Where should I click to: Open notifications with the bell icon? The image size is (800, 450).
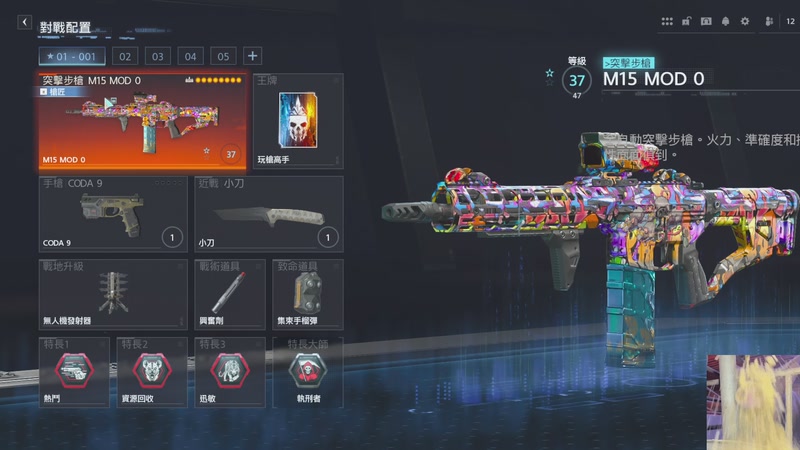pos(725,21)
